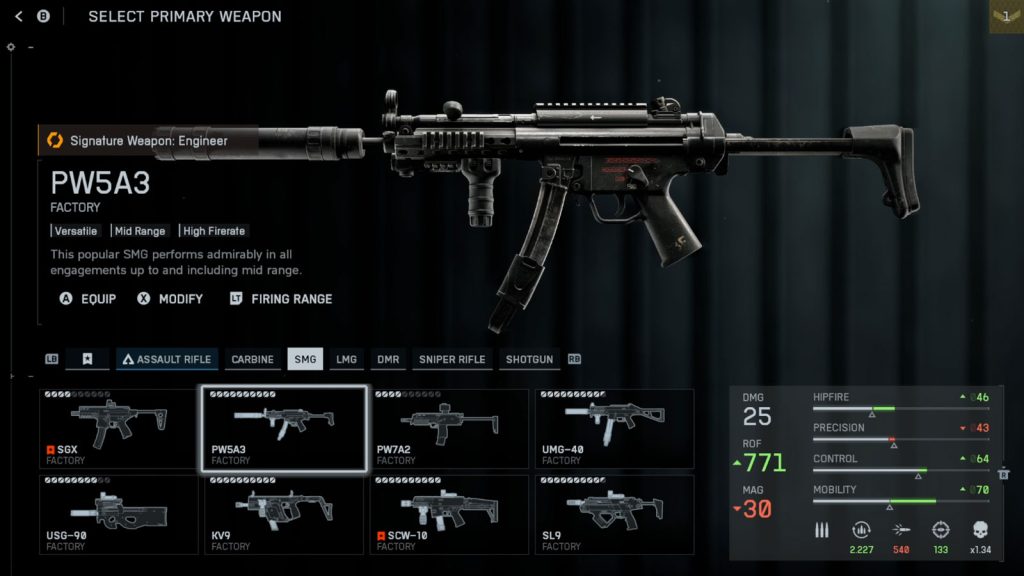Show the bookmarked favorites tab

tap(87, 359)
